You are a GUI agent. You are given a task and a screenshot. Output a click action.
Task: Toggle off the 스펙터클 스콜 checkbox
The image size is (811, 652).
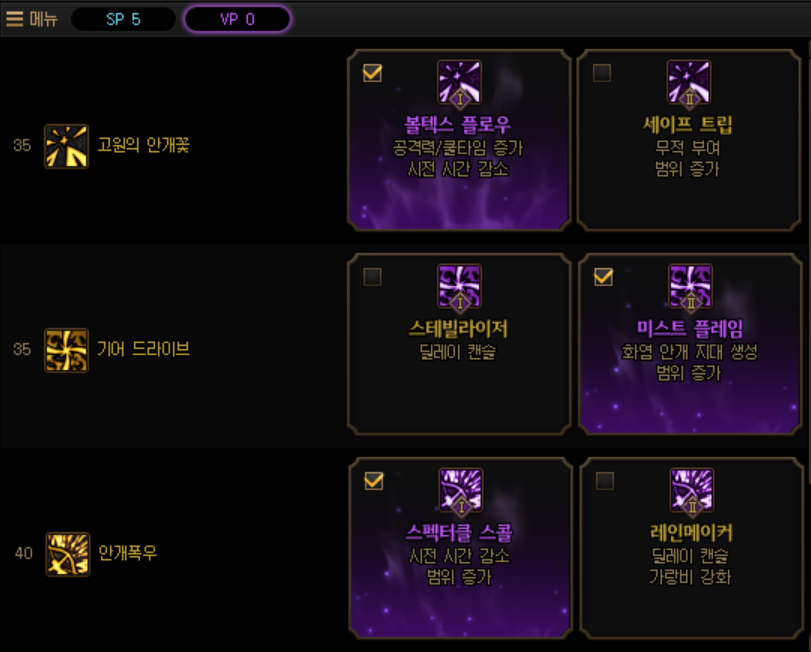373,481
